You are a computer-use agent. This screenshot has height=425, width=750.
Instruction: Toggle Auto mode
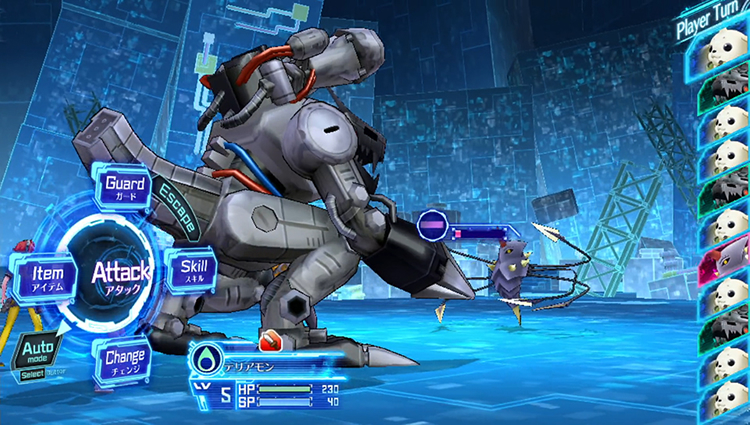[x=36, y=349]
